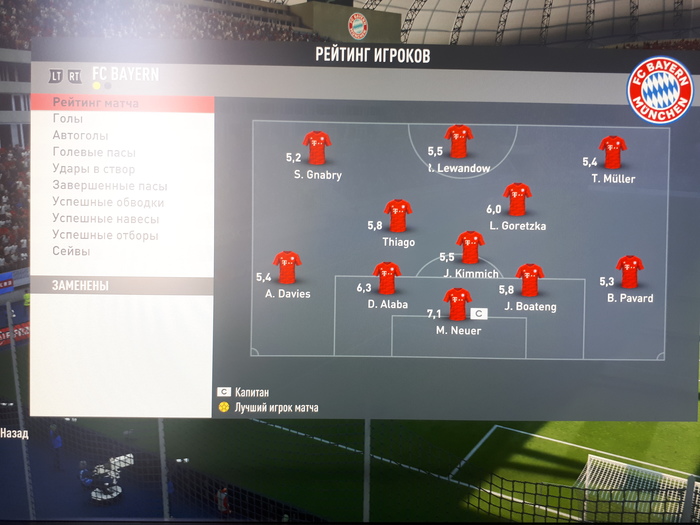Switch to Завершенные пасы stat
The width and height of the screenshot is (700, 525).
click(110, 186)
